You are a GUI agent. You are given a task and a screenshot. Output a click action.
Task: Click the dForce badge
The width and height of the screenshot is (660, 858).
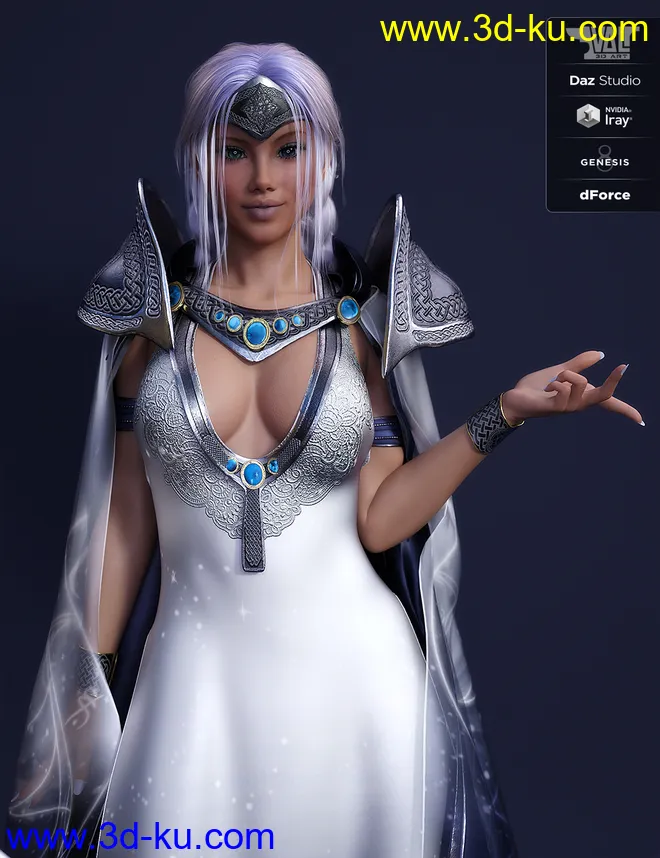click(604, 195)
